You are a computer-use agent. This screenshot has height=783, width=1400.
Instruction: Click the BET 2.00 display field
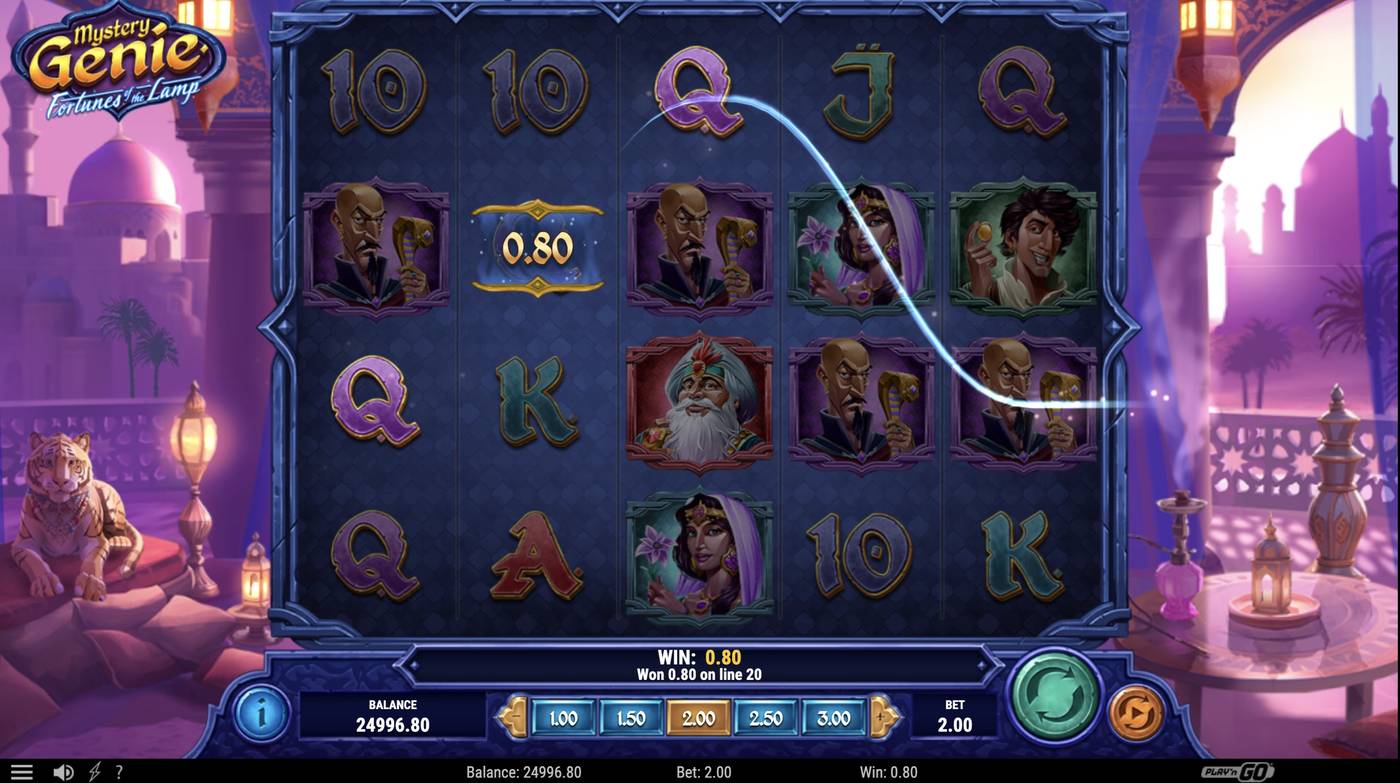[953, 717]
